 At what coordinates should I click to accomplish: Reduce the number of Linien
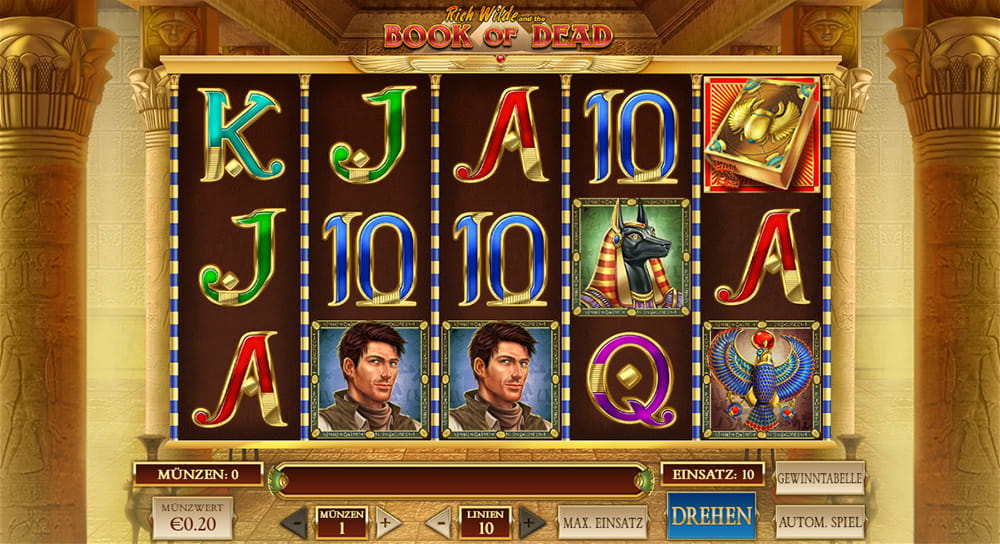pos(438,522)
